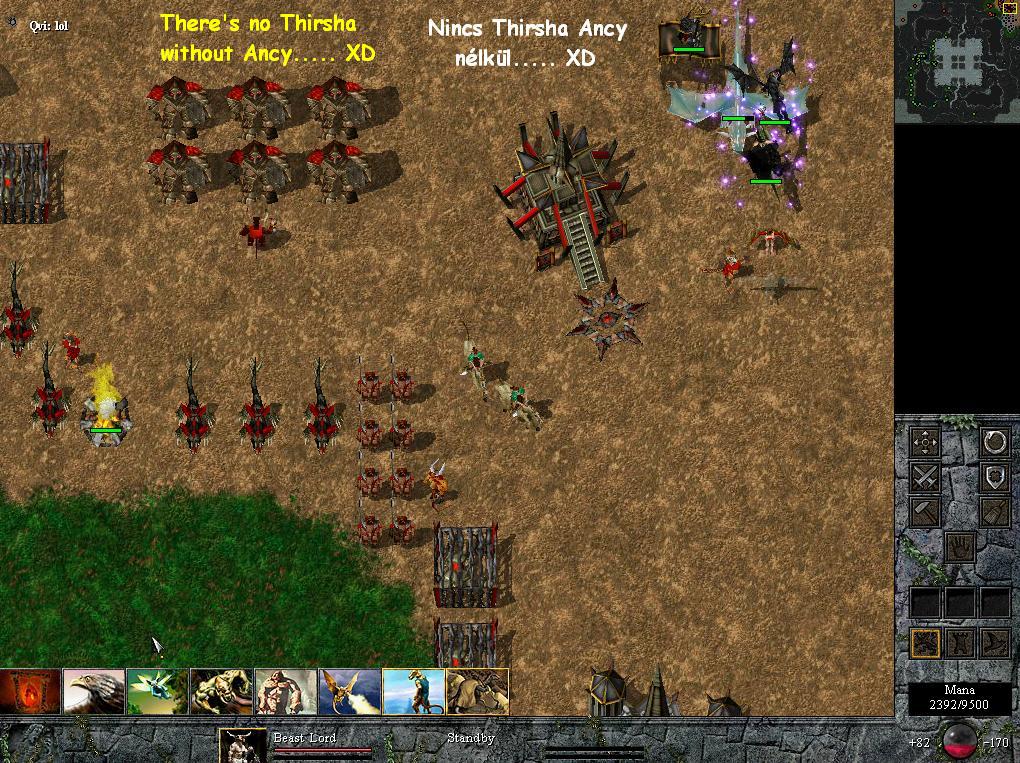This screenshot has width=1020, height=763.
Task: Select the green winged insect portrait
Action: pos(158,691)
